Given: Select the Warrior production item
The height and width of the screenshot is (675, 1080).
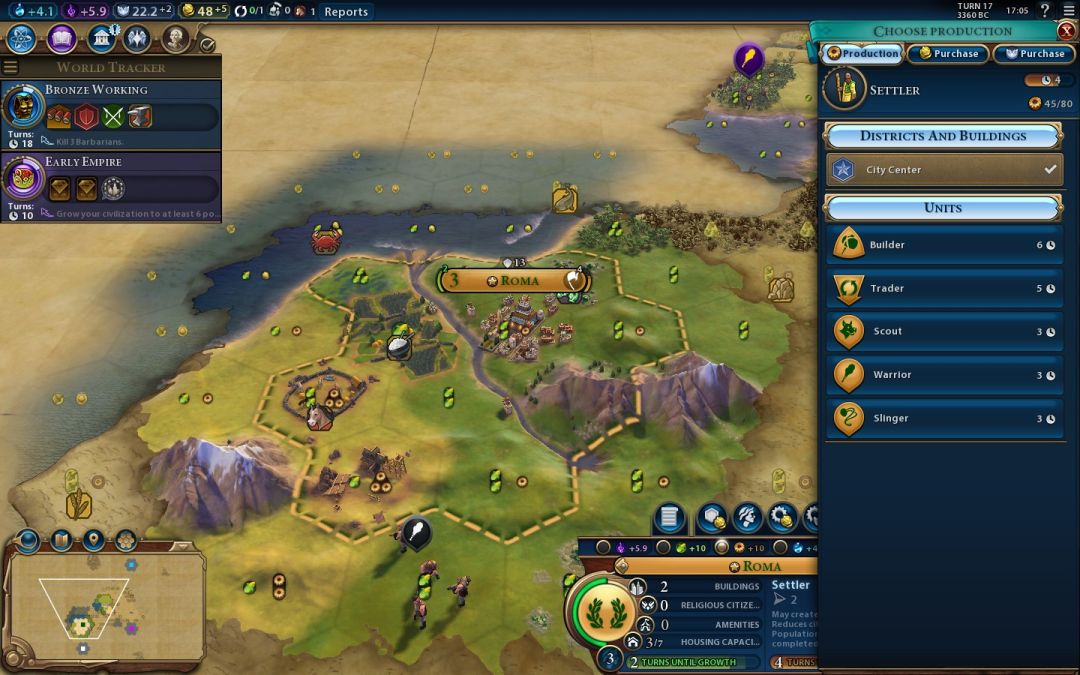Looking at the screenshot, I should (x=943, y=375).
